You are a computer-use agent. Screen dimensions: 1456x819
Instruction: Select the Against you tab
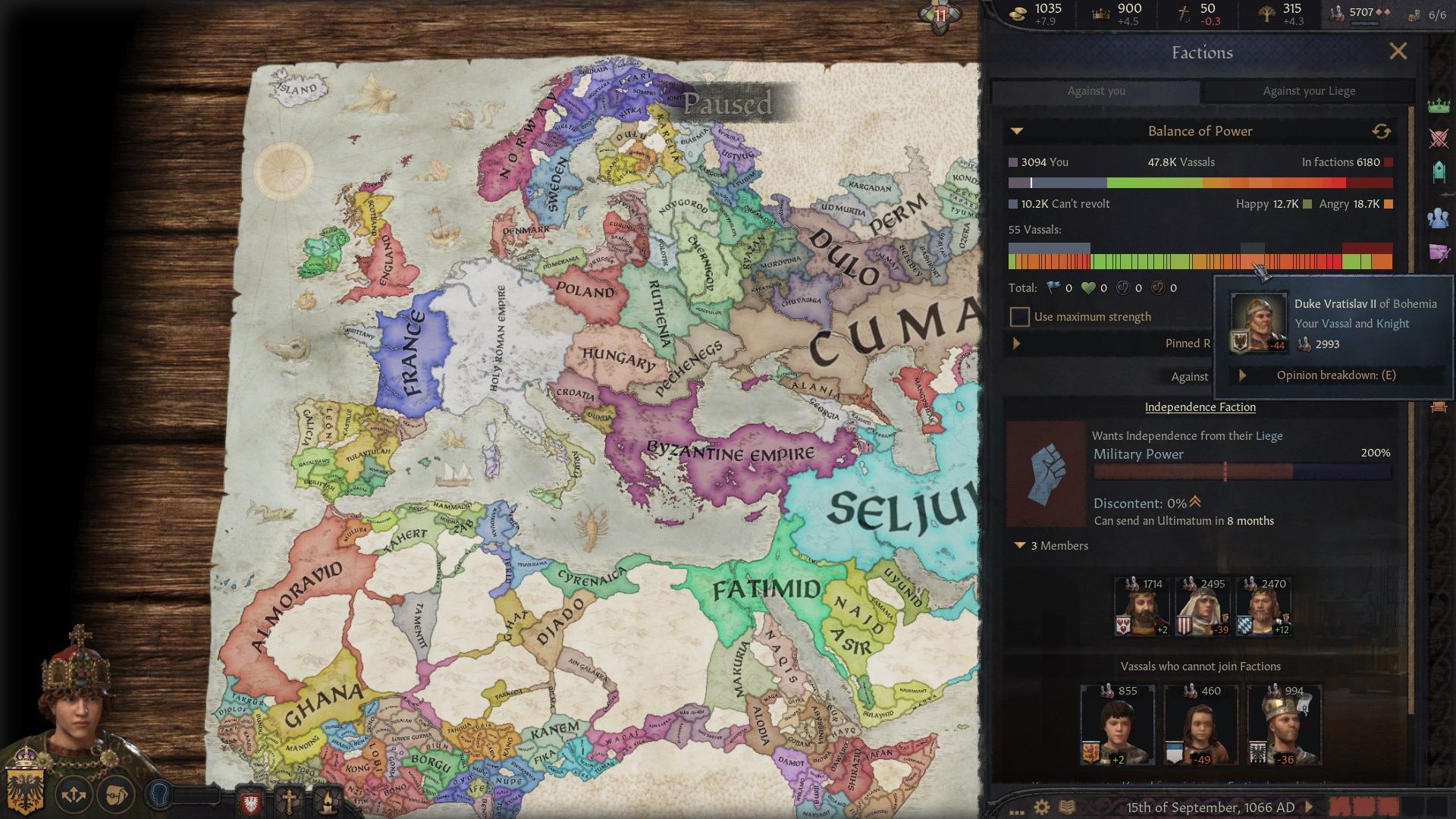point(1097,91)
